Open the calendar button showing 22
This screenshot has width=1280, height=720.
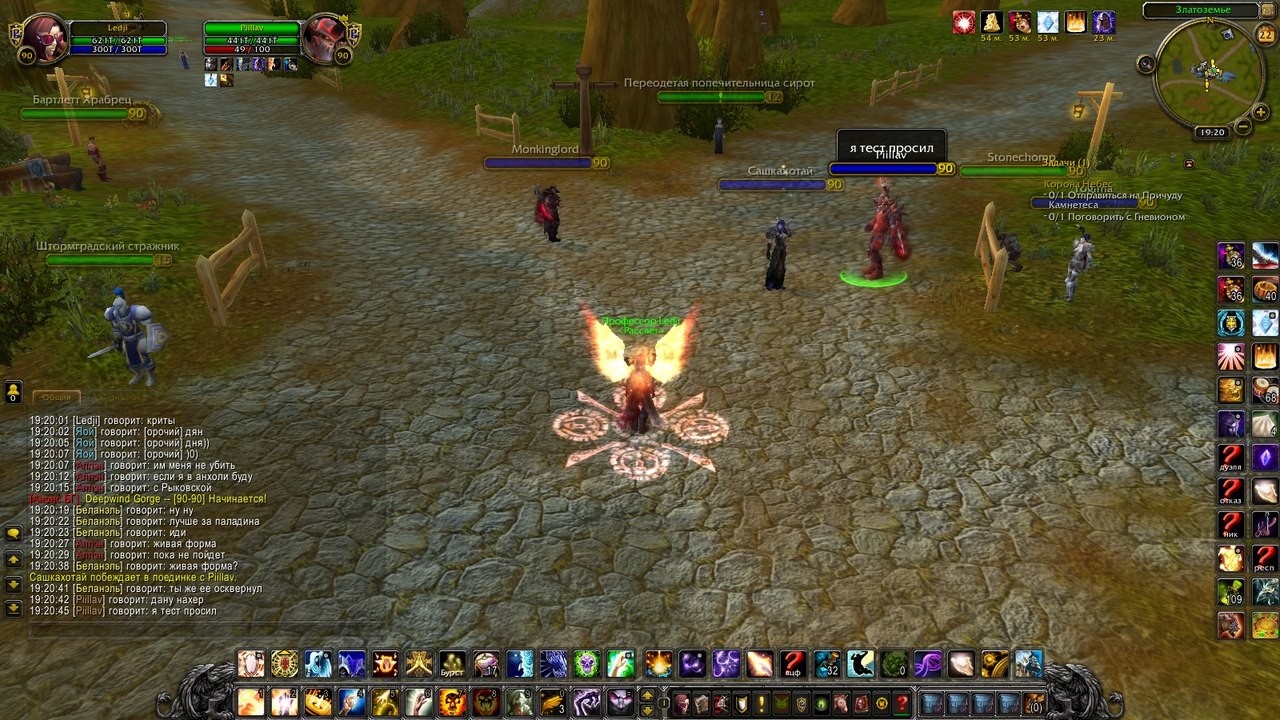1265,34
